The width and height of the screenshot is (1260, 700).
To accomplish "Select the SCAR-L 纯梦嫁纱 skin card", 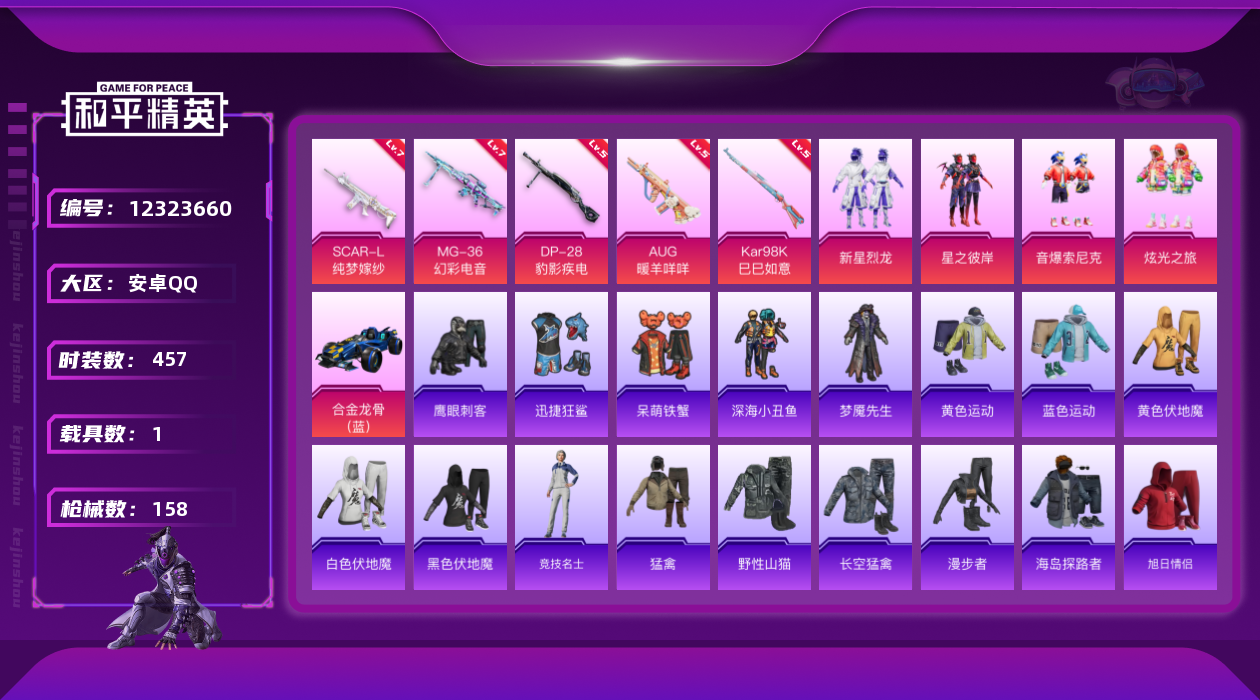I will pyautogui.click(x=358, y=211).
